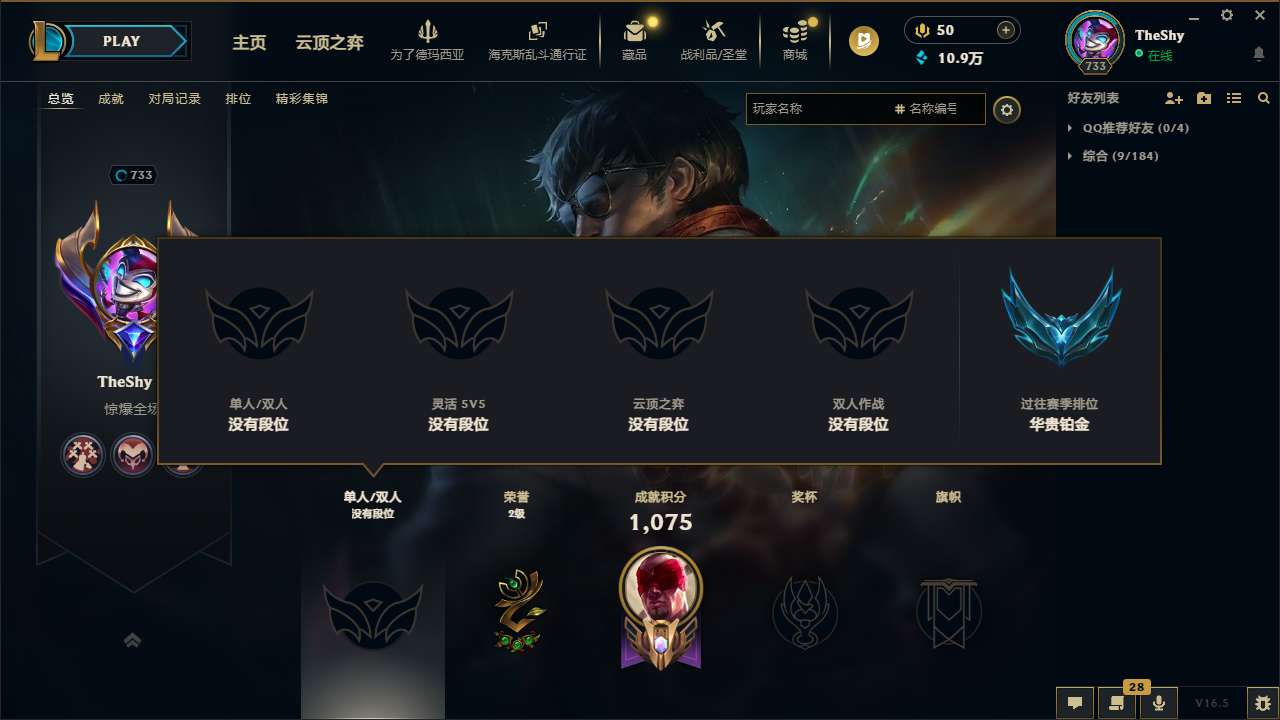Click the add friend group folder icon
The height and width of the screenshot is (720, 1280).
1203,98
